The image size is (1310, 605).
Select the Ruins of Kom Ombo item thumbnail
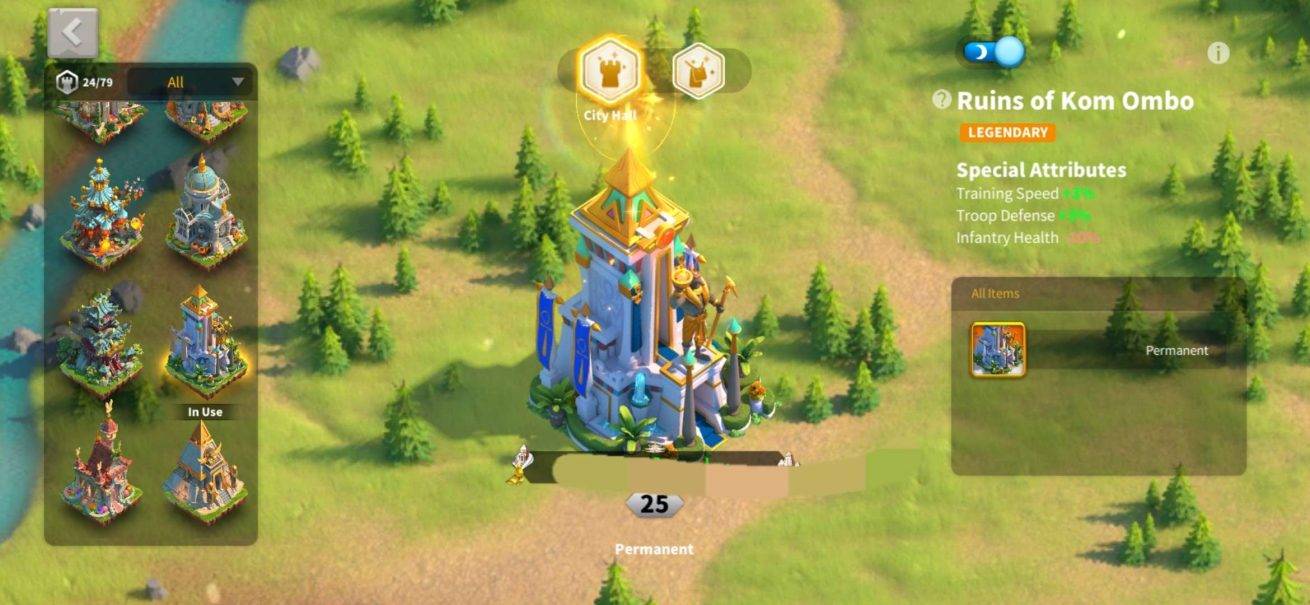(x=997, y=349)
